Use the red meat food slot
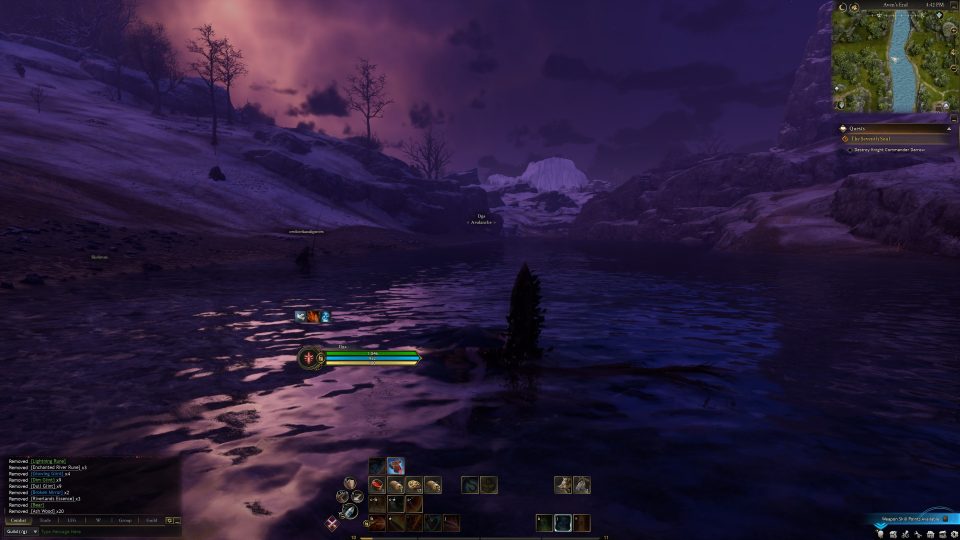 (x=379, y=485)
